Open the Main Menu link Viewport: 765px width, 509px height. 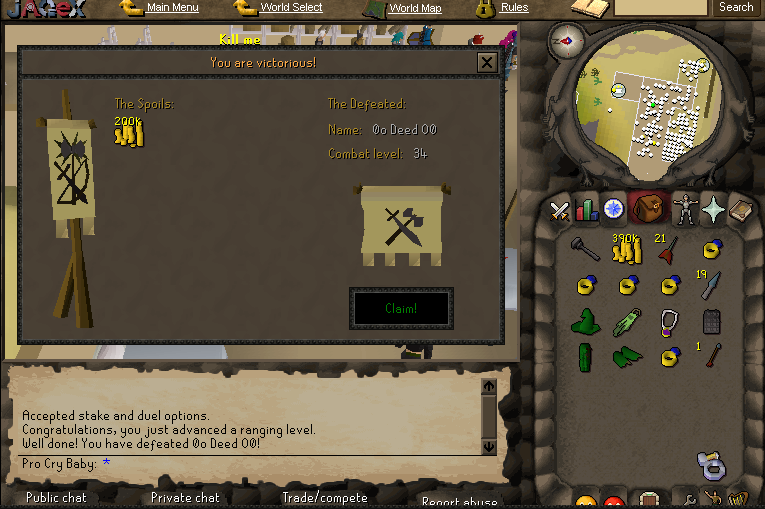click(x=172, y=8)
